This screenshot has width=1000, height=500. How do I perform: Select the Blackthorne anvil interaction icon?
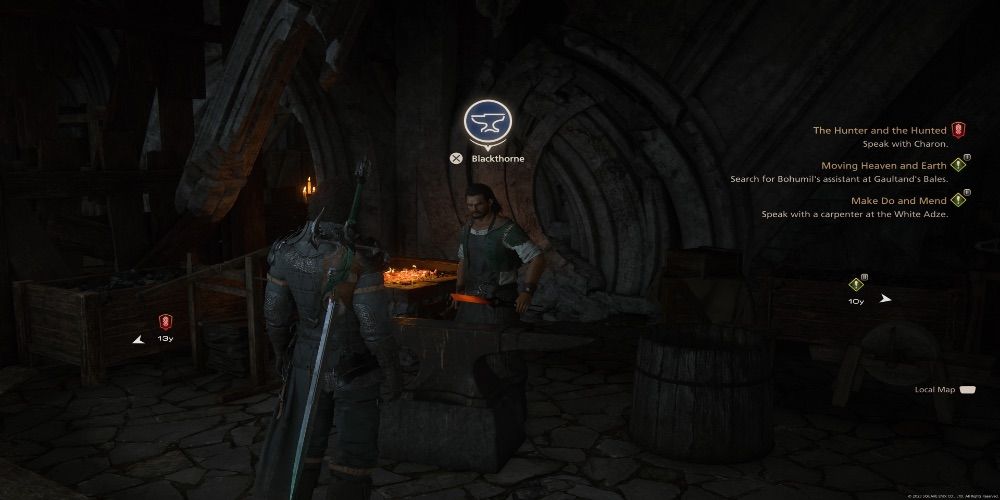pyautogui.click(x=487, y=121)
